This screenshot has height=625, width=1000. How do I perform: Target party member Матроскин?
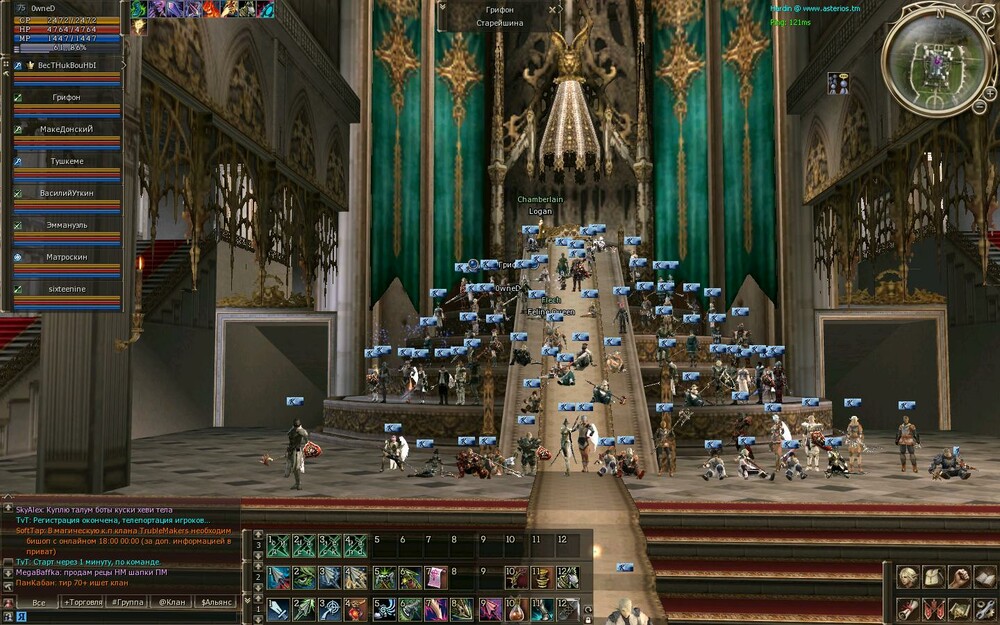tap(66, 257)
